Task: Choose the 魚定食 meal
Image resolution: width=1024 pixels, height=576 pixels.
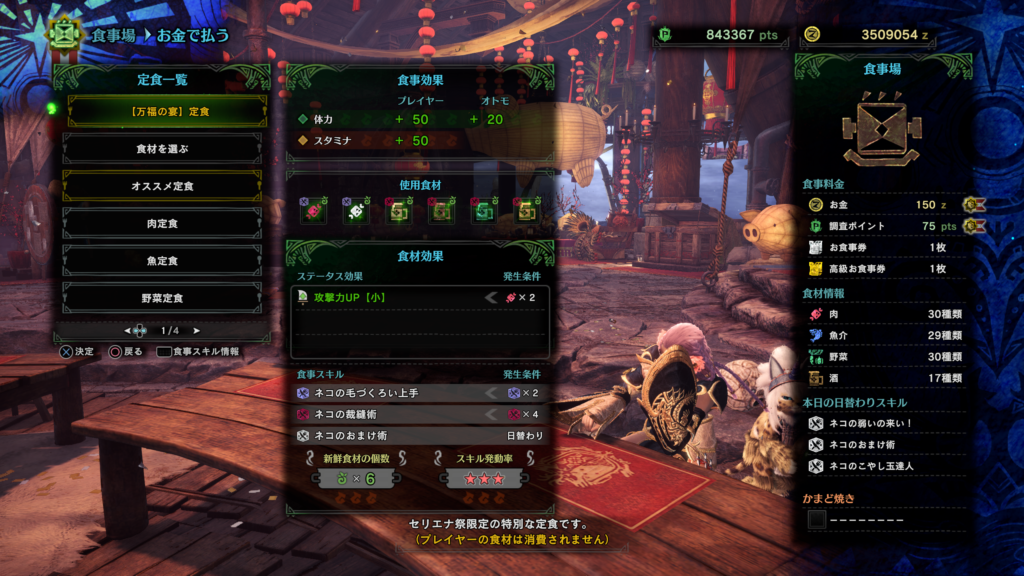Action: click(x=162, y=260)
